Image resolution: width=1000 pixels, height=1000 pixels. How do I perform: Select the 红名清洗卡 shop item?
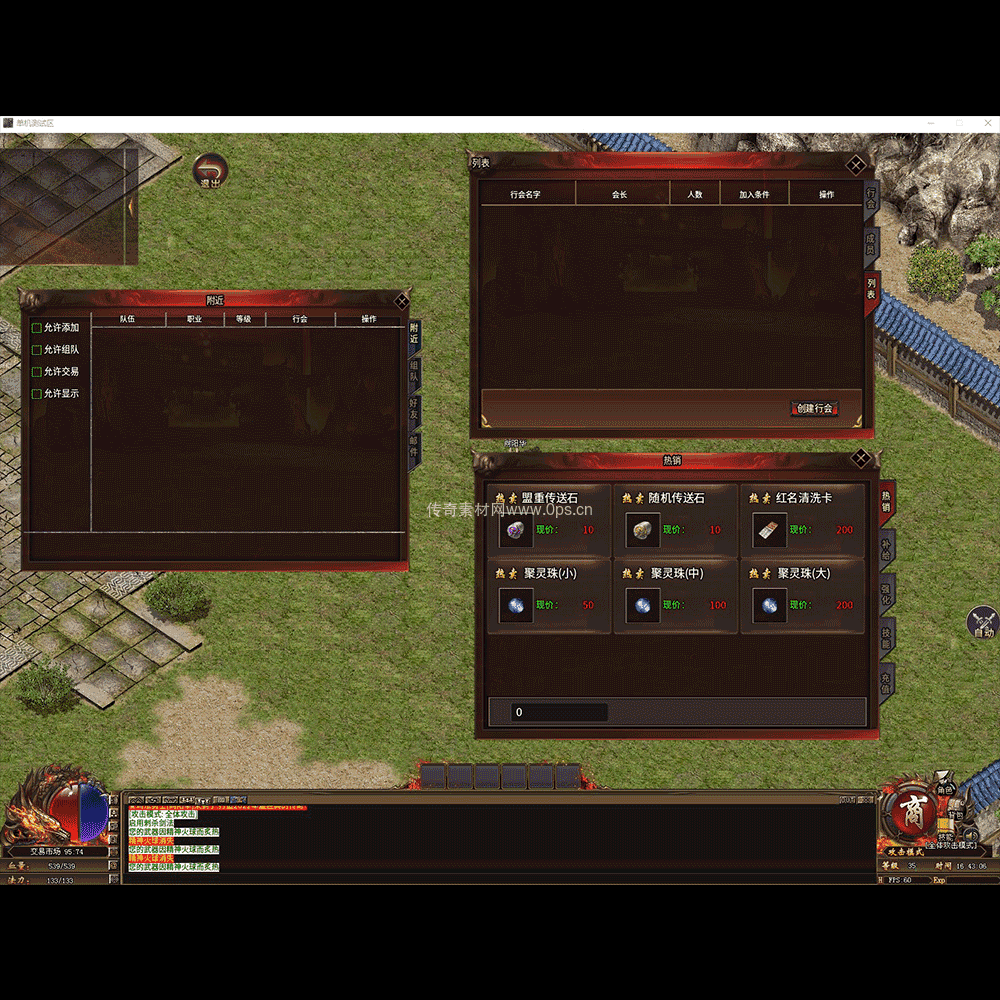[802, 520]
